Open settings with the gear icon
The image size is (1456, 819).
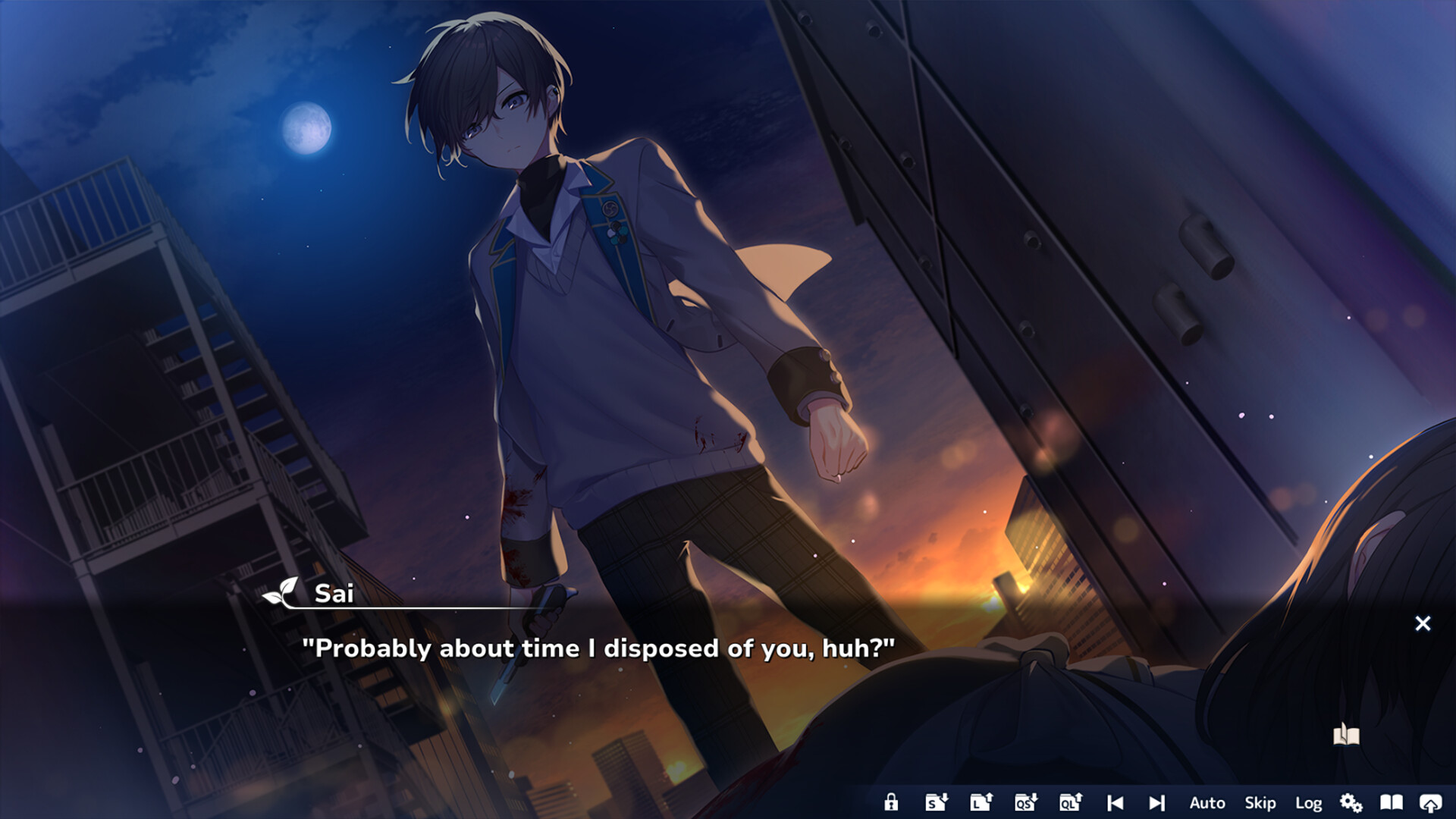click(1352, 802)
